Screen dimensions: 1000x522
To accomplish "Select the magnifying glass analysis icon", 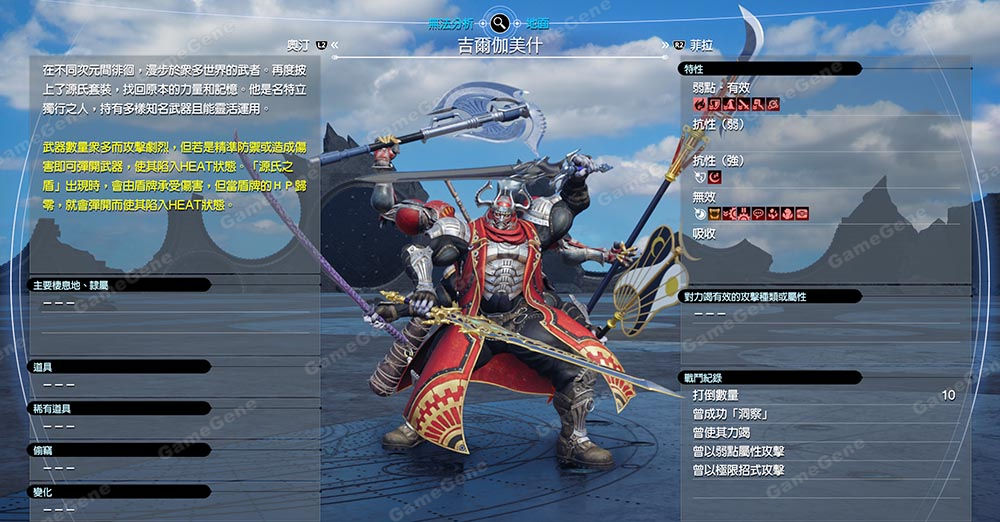I will (499, 22).
